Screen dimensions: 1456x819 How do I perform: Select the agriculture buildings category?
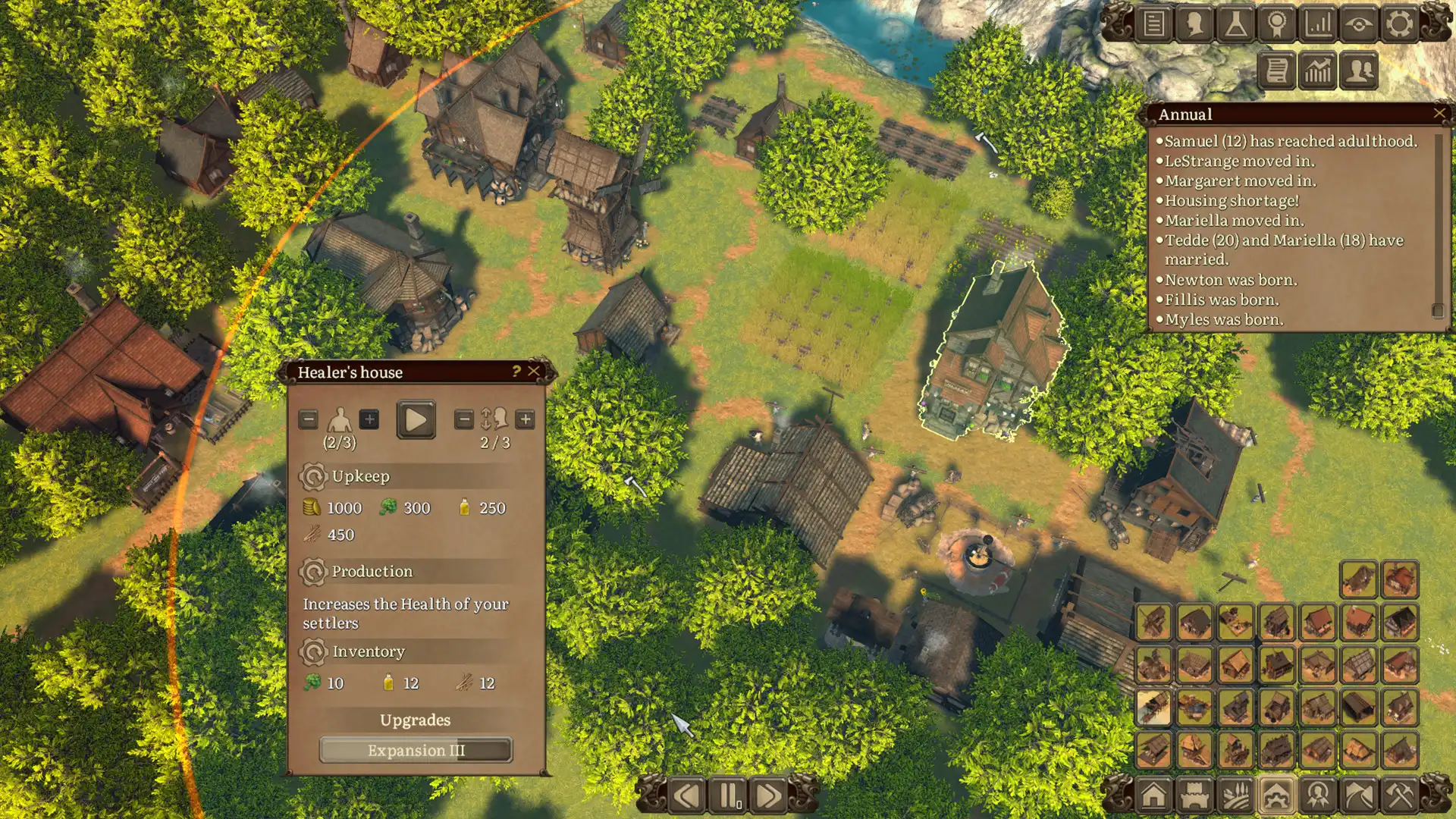(x=1236, y=793)
